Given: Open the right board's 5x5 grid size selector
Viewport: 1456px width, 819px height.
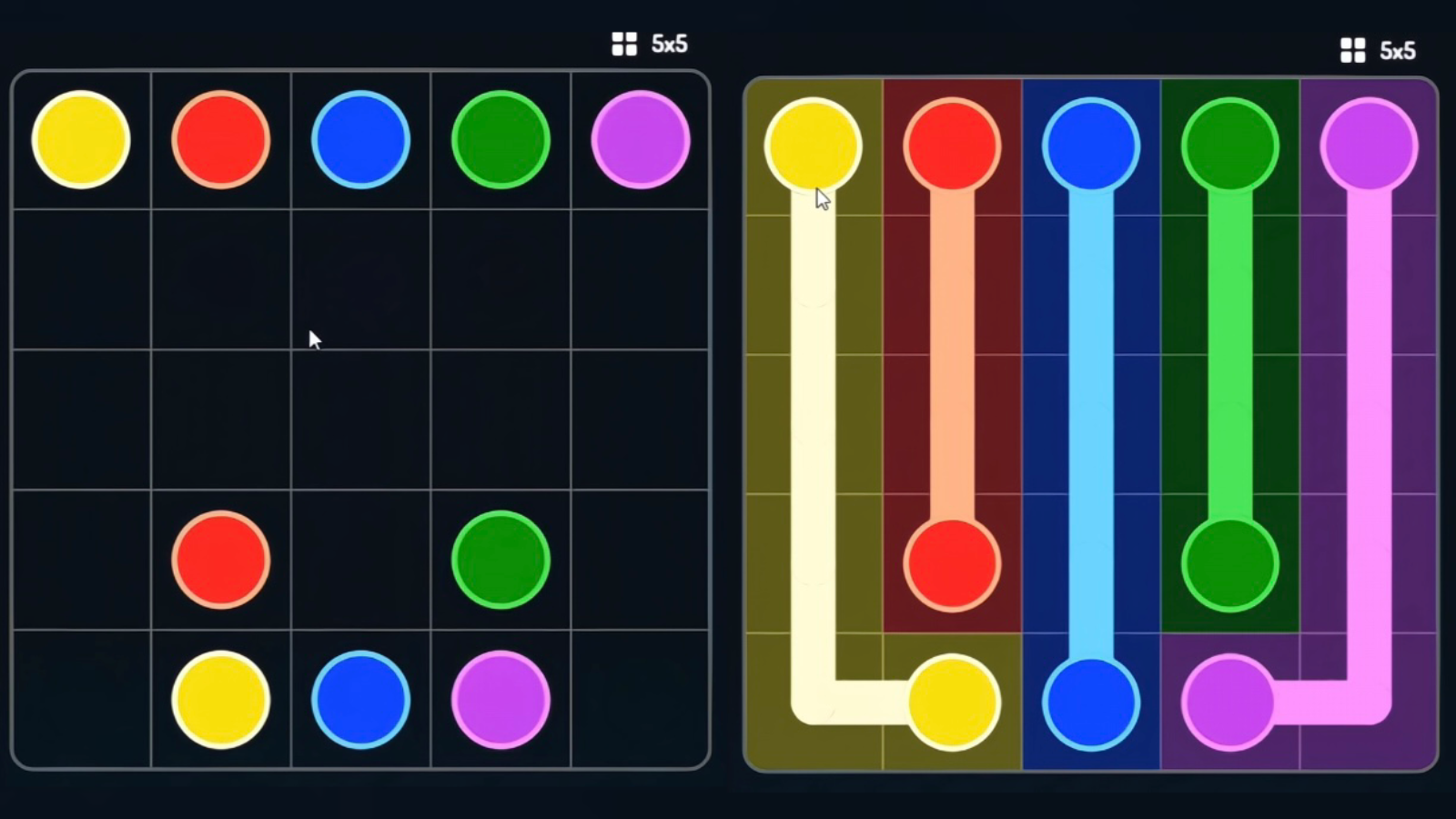Looking at the screenshot, I should (1353, 50).
